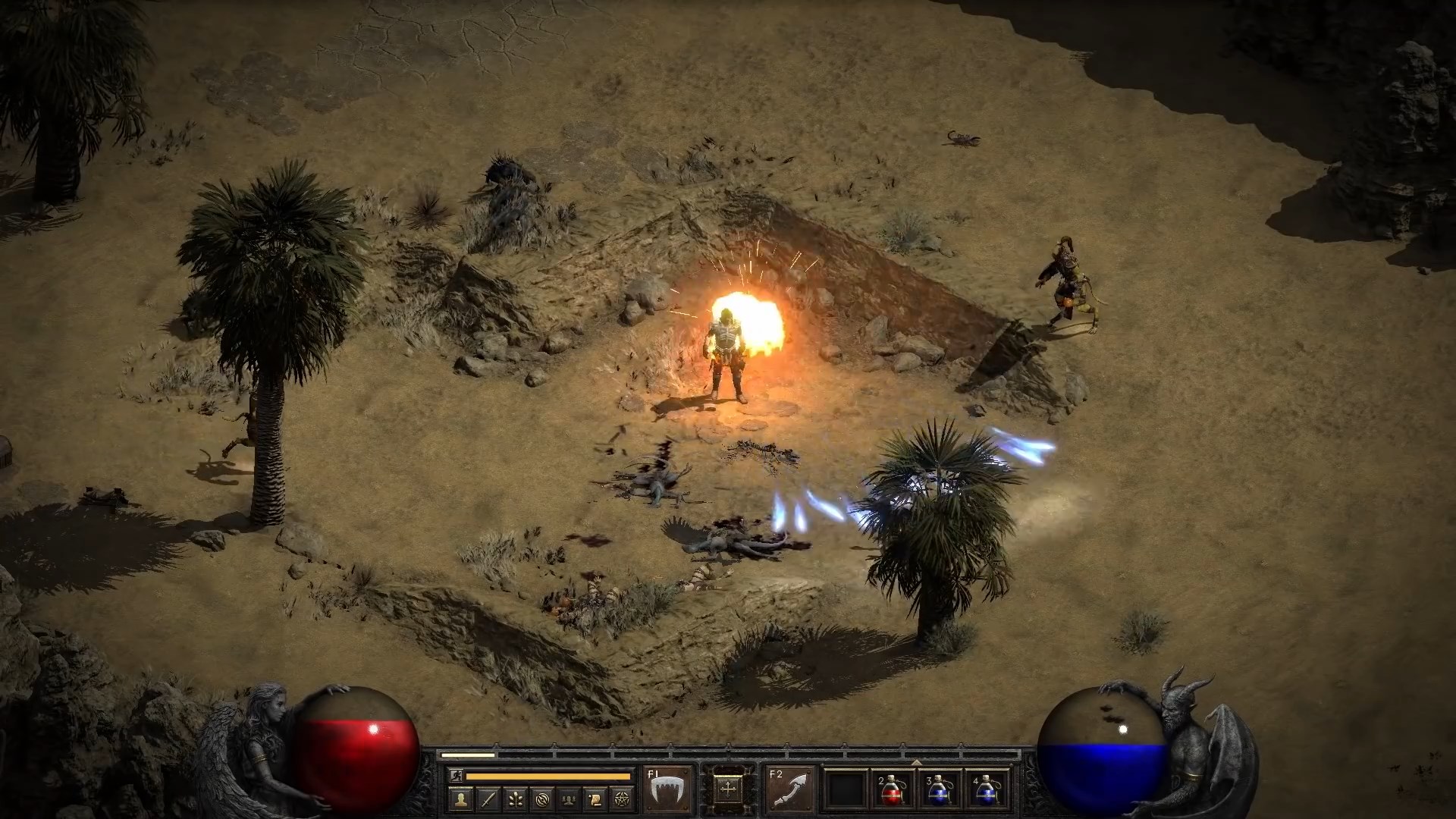This screenshot has width=1456, height=819.
Task: Open the Party screen via group icon
Action: 570,797
